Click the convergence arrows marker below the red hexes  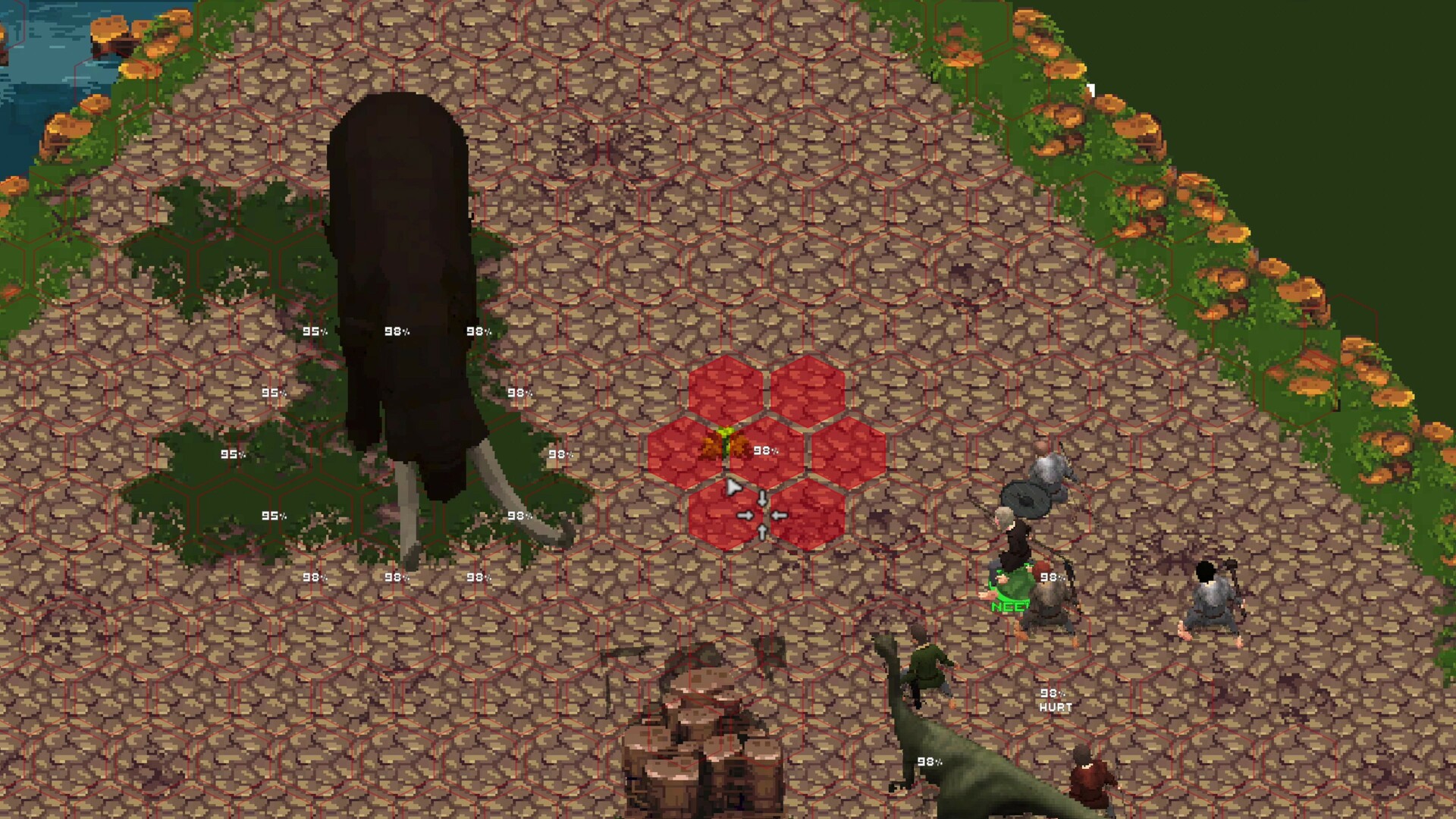(761, 514)
